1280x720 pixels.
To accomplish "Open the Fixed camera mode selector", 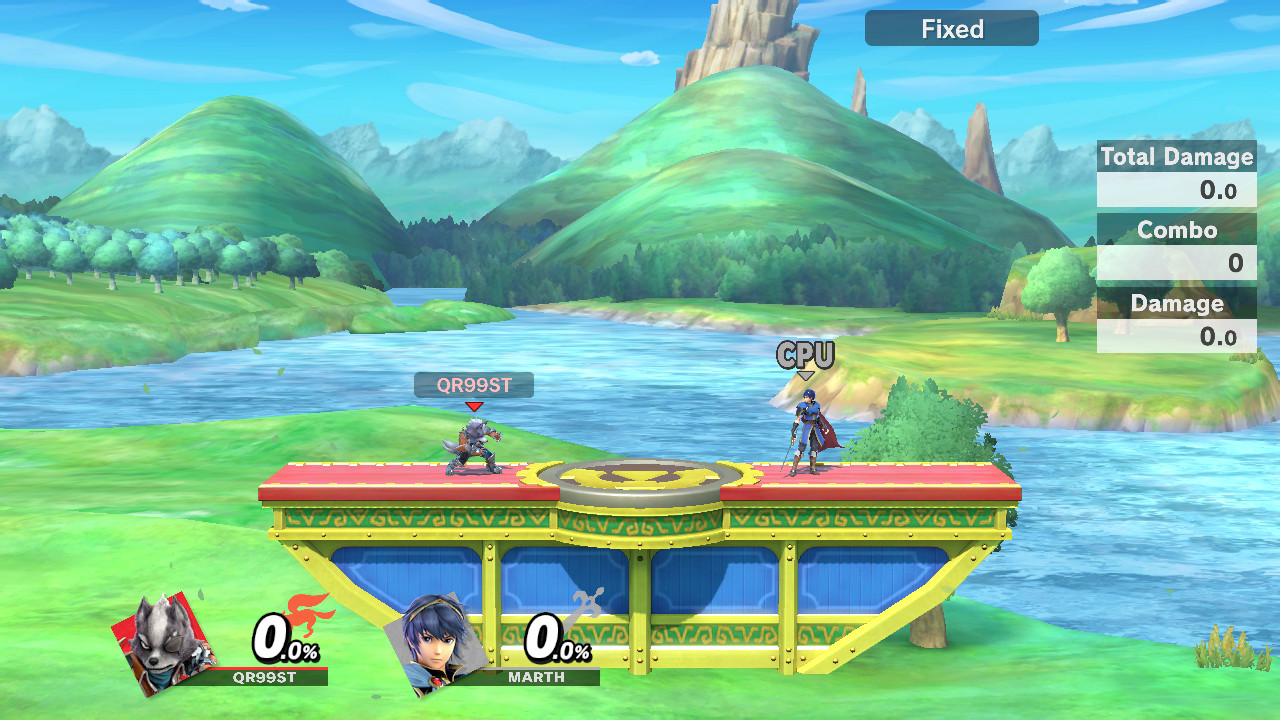I will 950,28.
